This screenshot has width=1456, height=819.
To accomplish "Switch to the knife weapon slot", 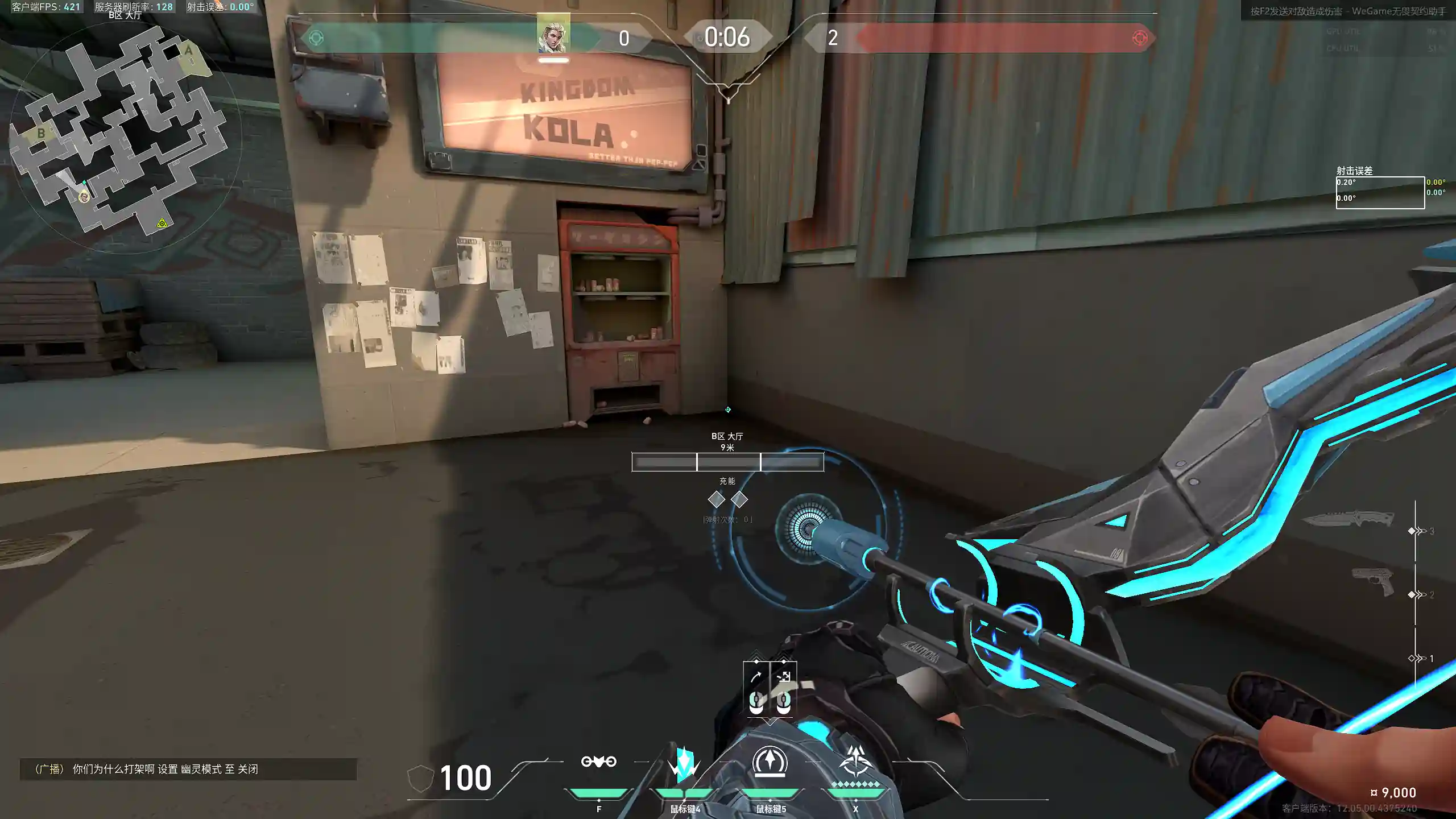I will [1348, 519].
